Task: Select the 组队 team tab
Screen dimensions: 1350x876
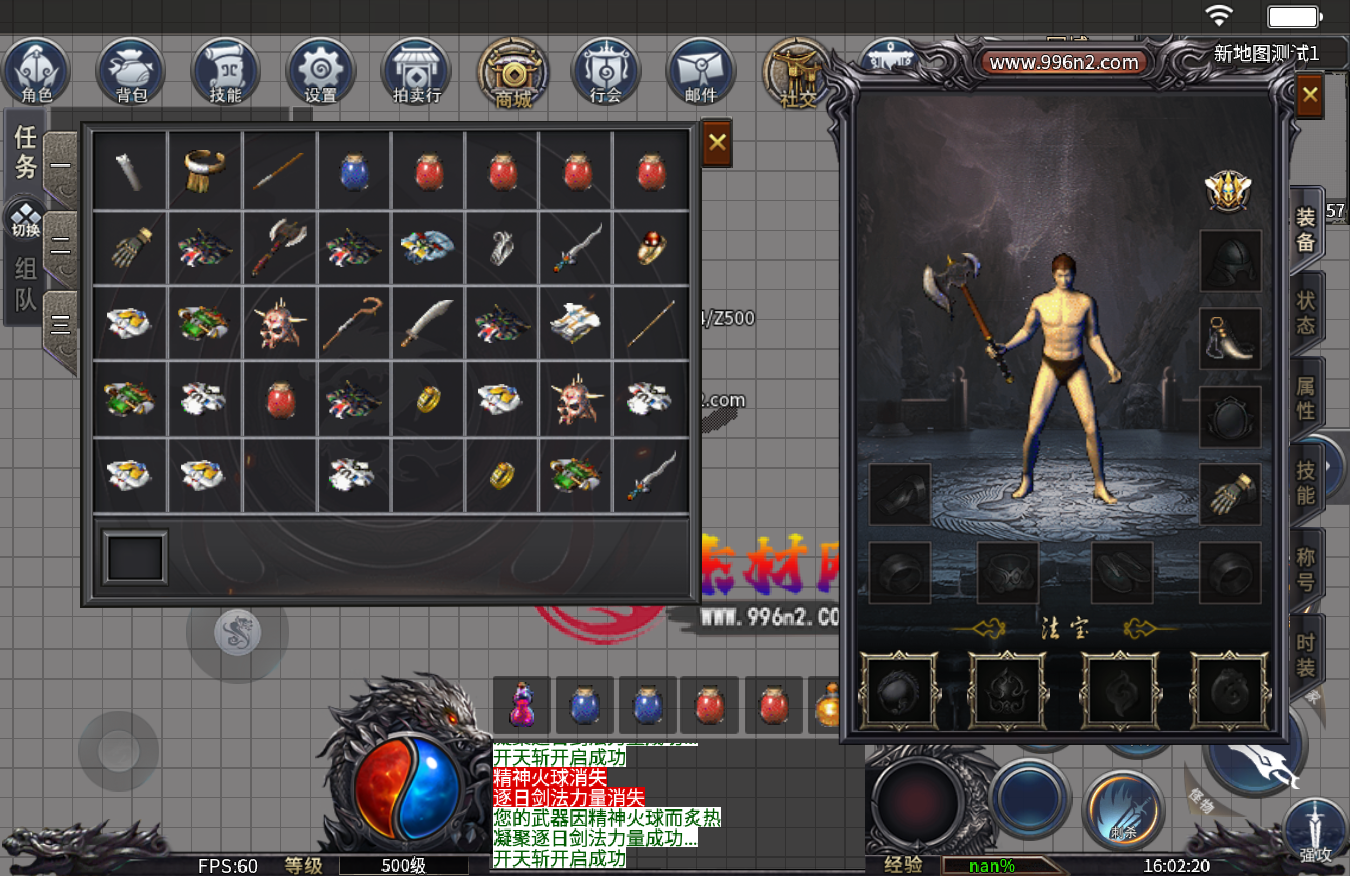Action: [x=25, y=283]
